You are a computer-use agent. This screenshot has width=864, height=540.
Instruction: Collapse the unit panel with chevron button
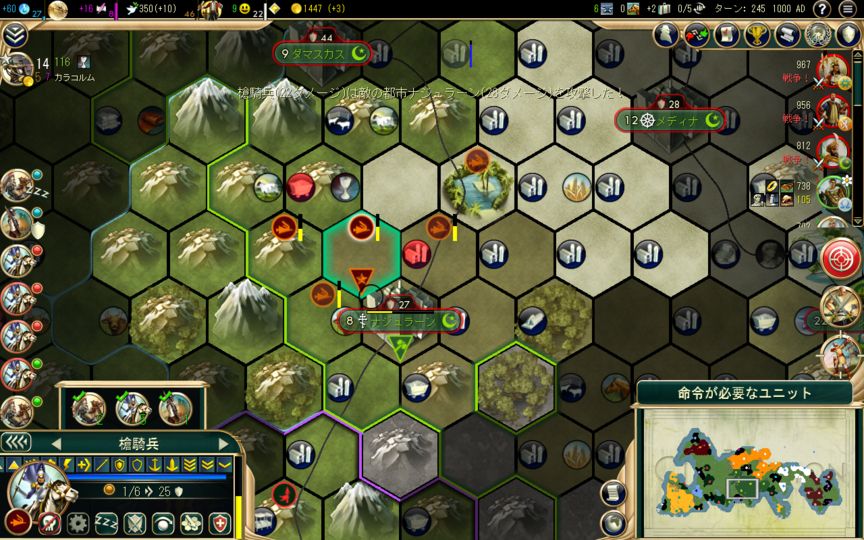pos(15,443)
